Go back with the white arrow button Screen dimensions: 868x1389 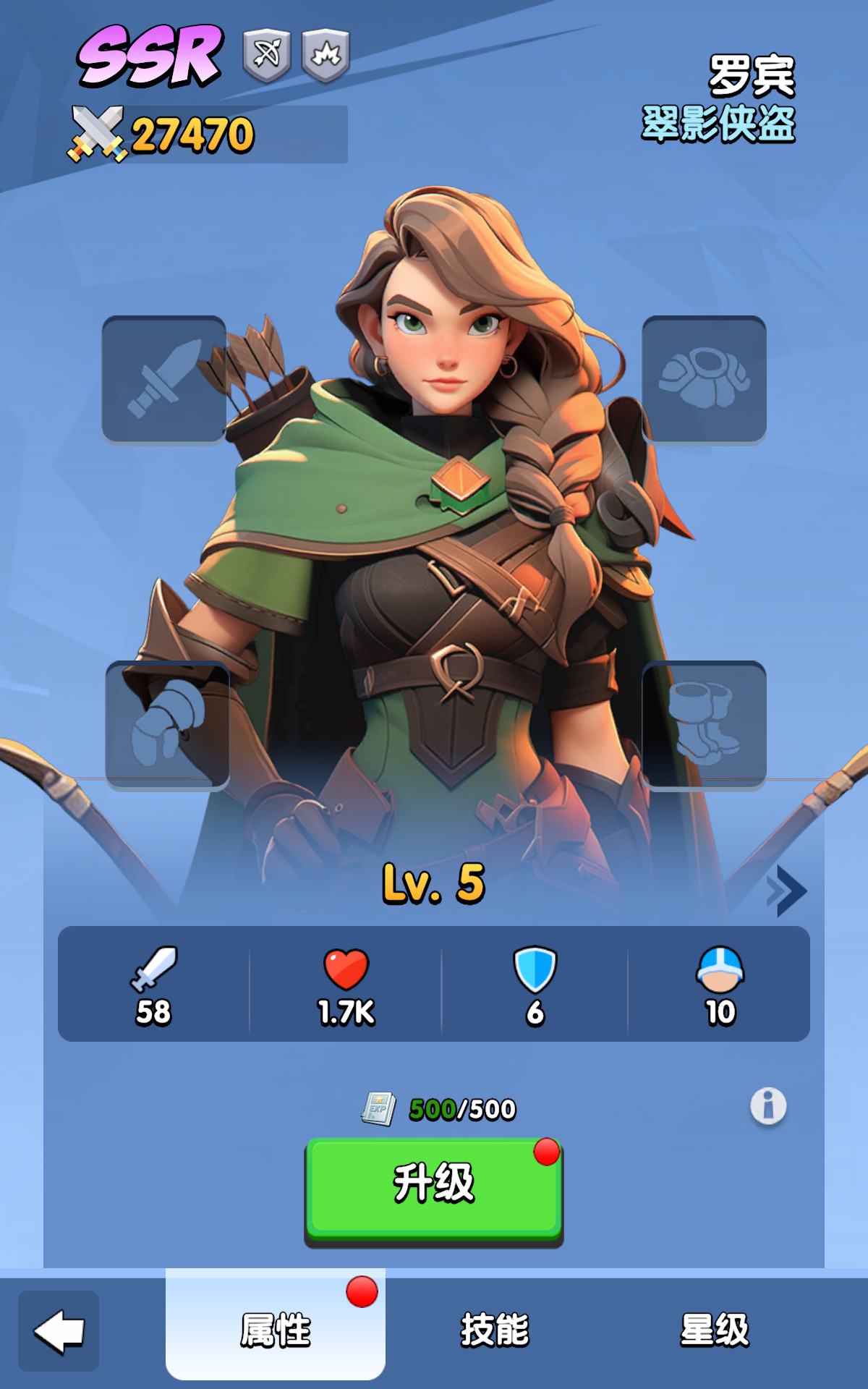[59, 1331]
